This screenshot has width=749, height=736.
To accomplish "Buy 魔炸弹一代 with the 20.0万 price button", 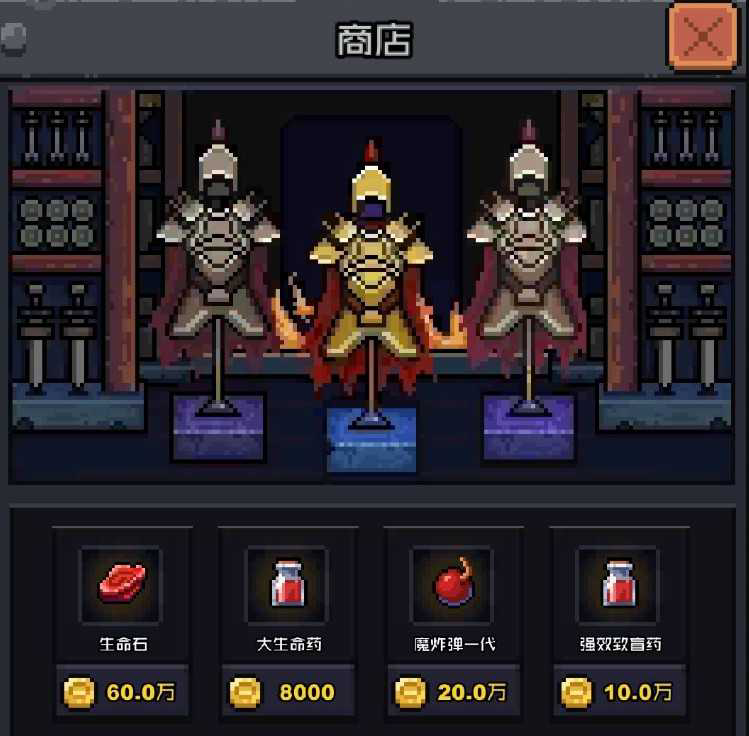I will coord(453,692).
